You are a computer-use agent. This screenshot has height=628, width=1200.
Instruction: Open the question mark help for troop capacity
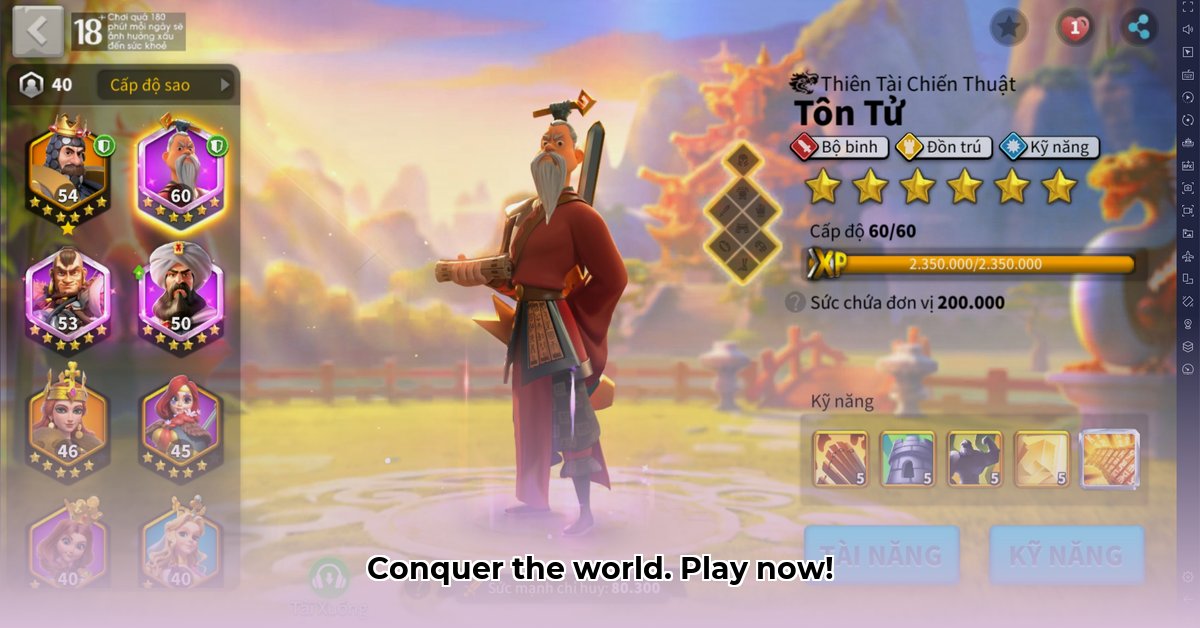point(795,302)
